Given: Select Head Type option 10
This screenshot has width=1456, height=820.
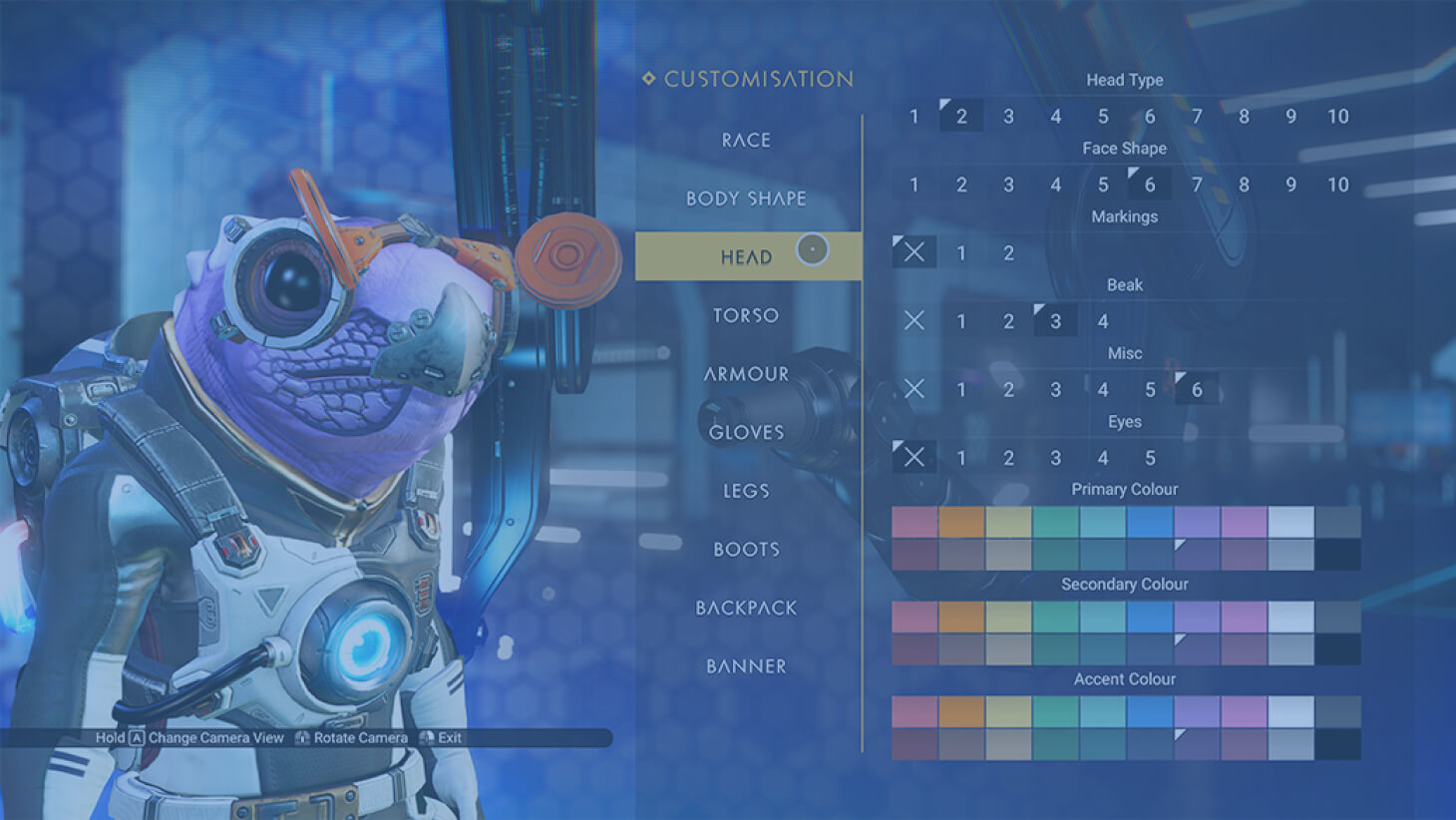Looking at the screenshot, I should pos(1337,117).
